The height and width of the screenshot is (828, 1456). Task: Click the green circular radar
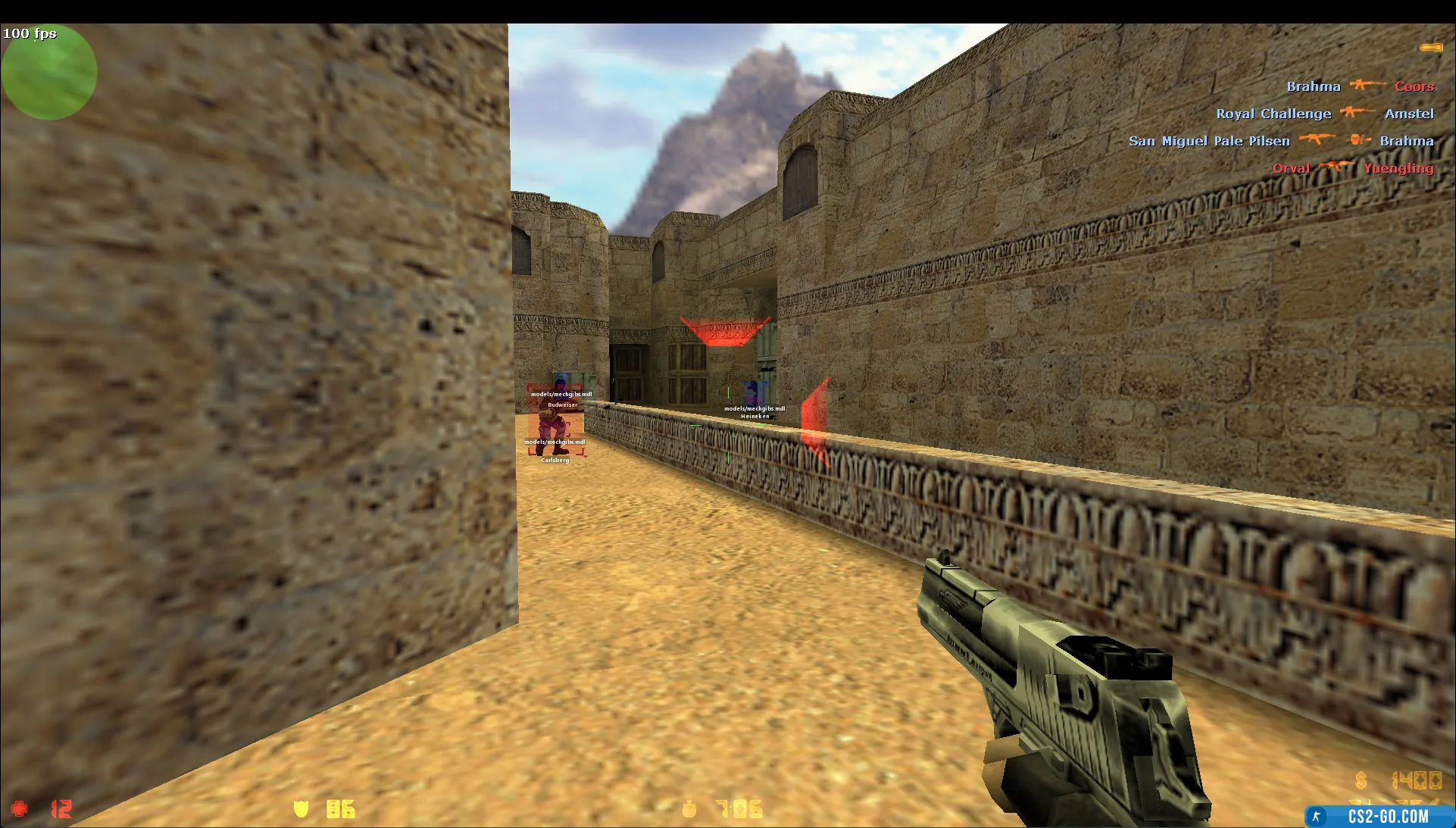[48, 73]
